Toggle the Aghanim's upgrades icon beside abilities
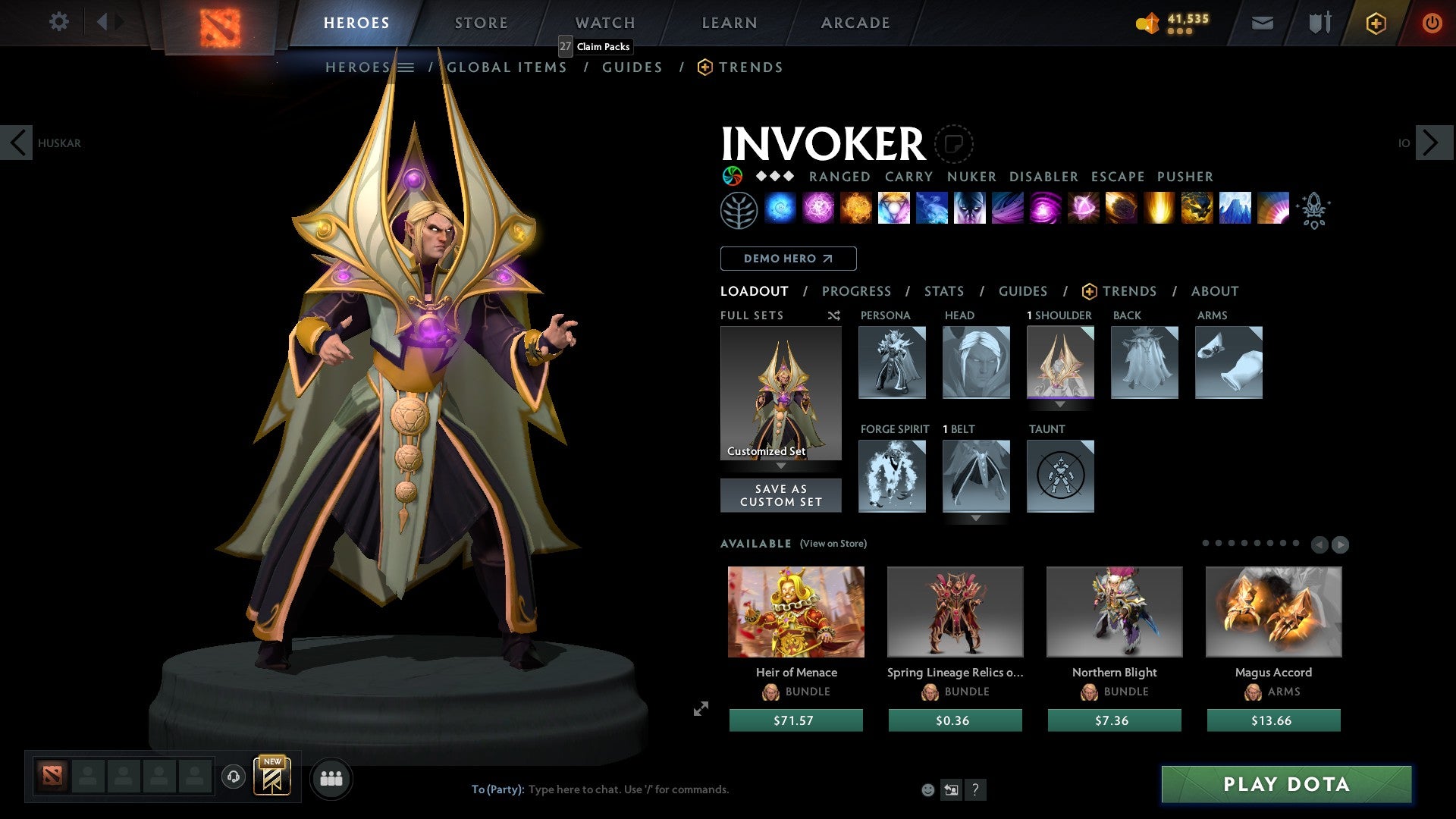Image resolution: width=1456 pixels, height=819 pixels. click(x=1314, y=210)
